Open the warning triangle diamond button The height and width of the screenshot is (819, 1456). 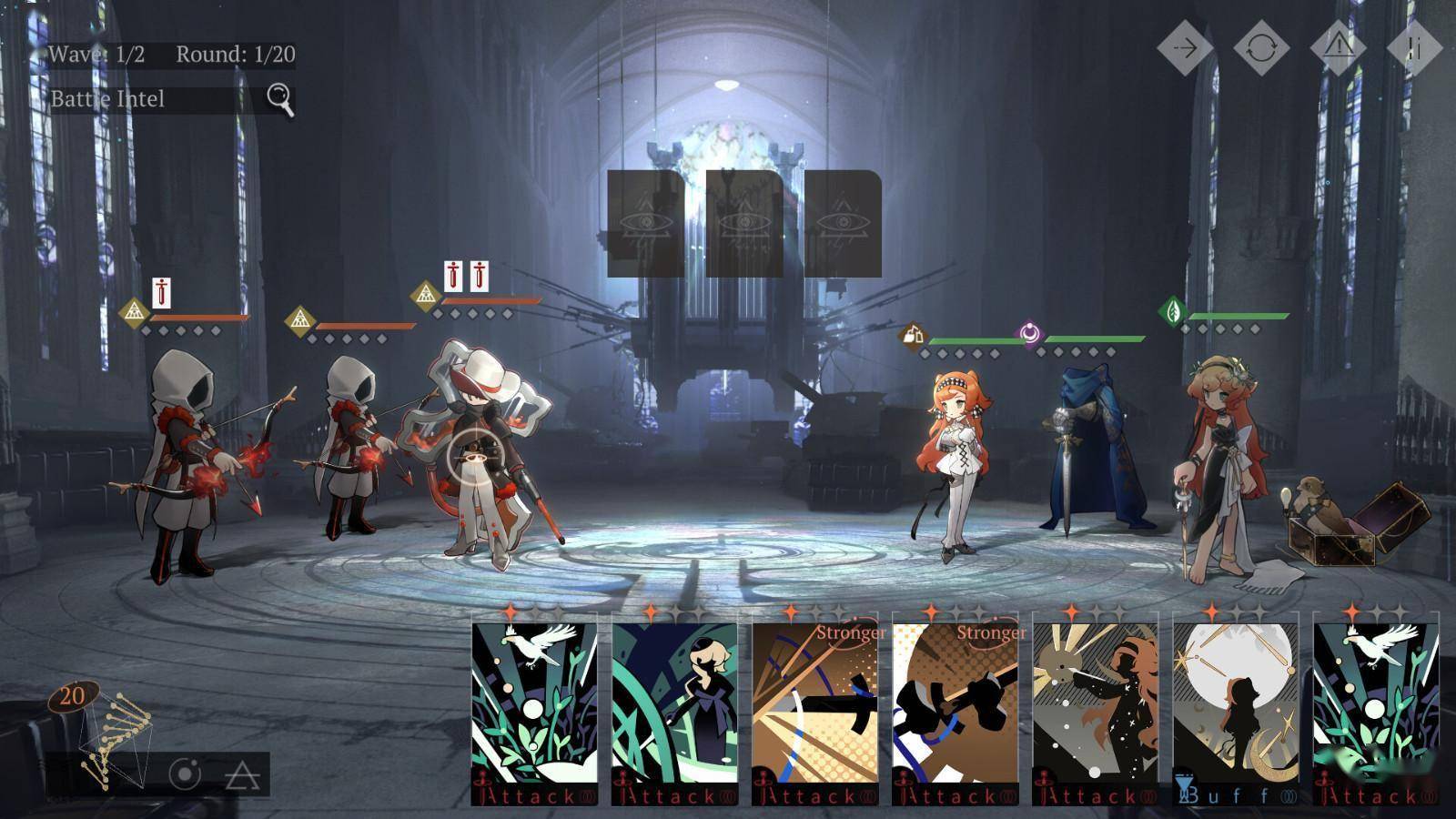pos(1338,47)
